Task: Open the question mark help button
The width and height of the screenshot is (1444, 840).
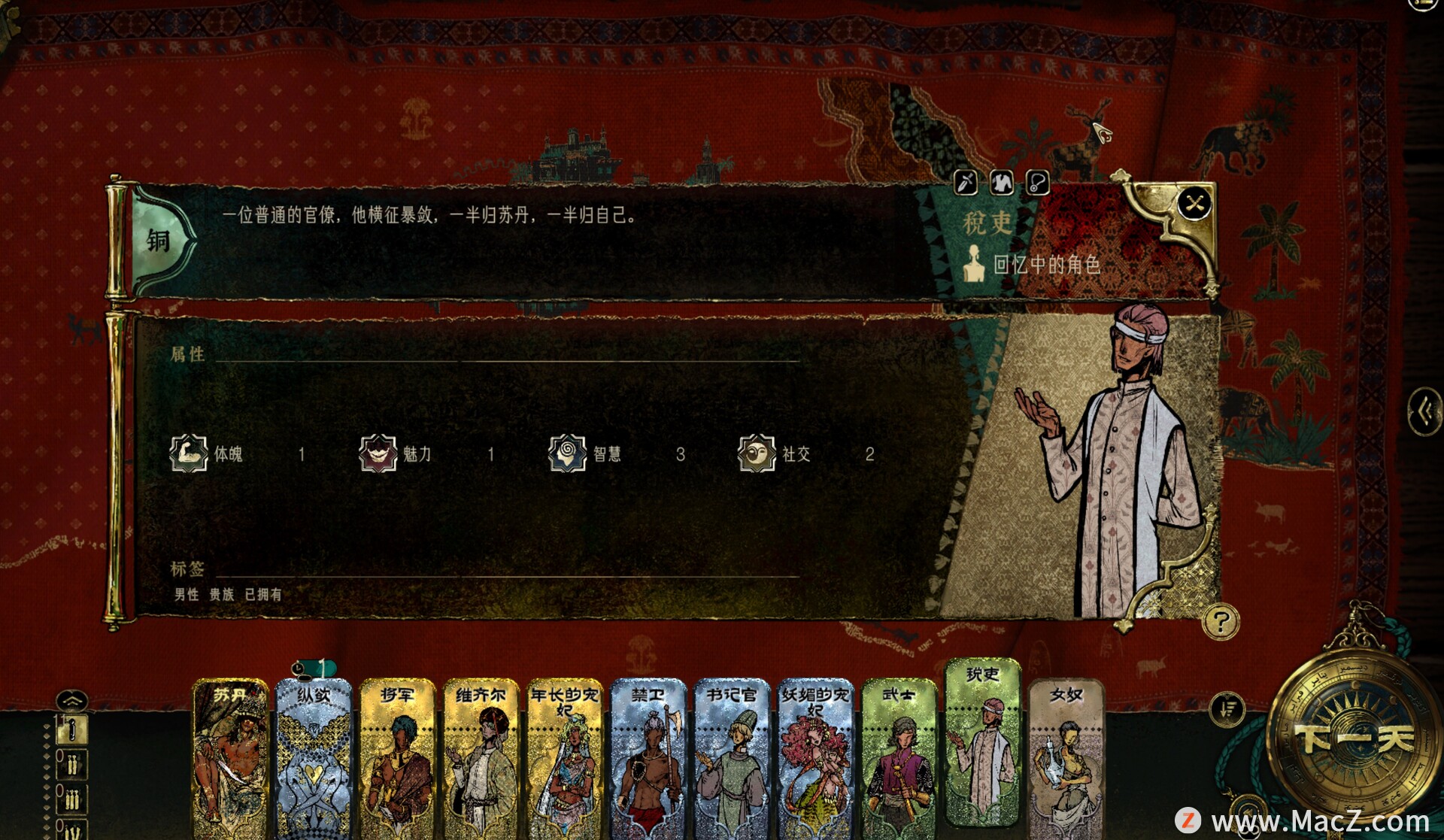Action: click(x=1220, y=622)
